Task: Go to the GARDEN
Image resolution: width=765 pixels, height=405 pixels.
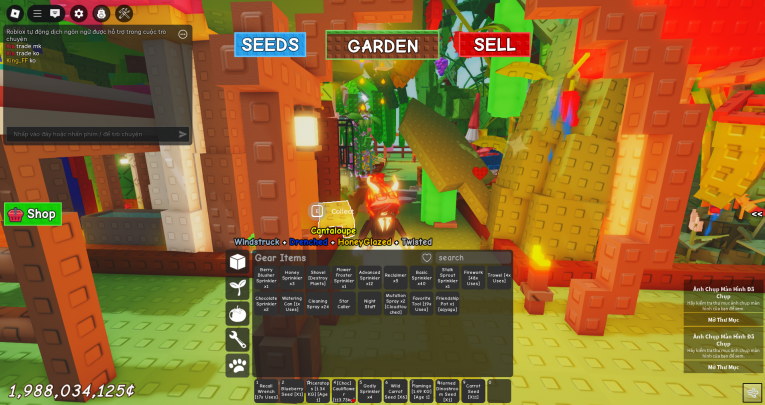Action: pos(382,46)
